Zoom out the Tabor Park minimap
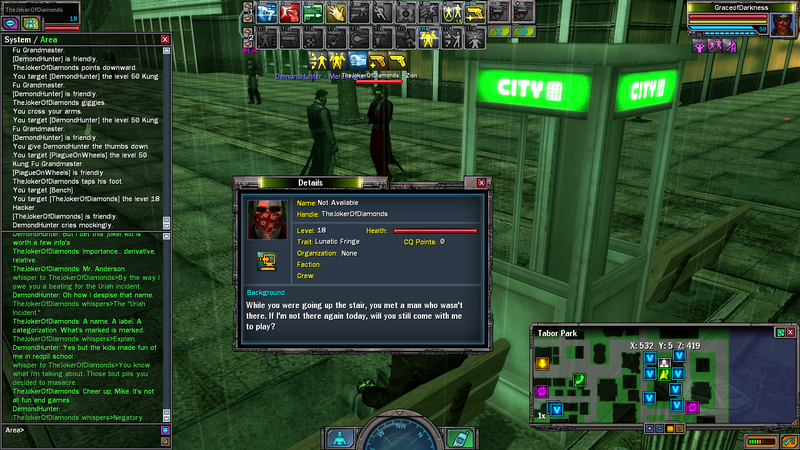 tap(661, 427)
